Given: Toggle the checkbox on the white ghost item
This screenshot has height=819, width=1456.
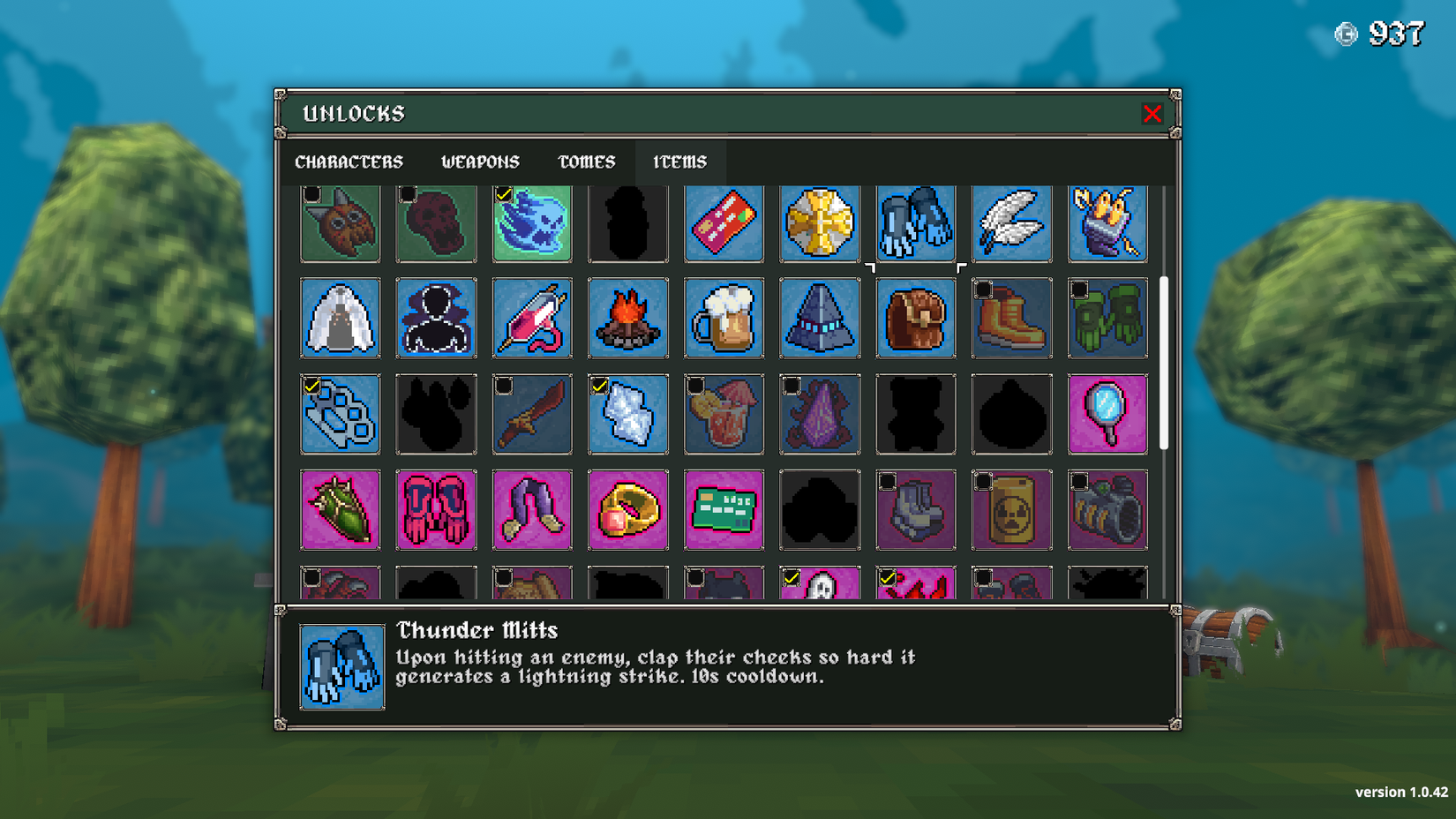Looking at the screenshot, I should (x=792, y=578).
